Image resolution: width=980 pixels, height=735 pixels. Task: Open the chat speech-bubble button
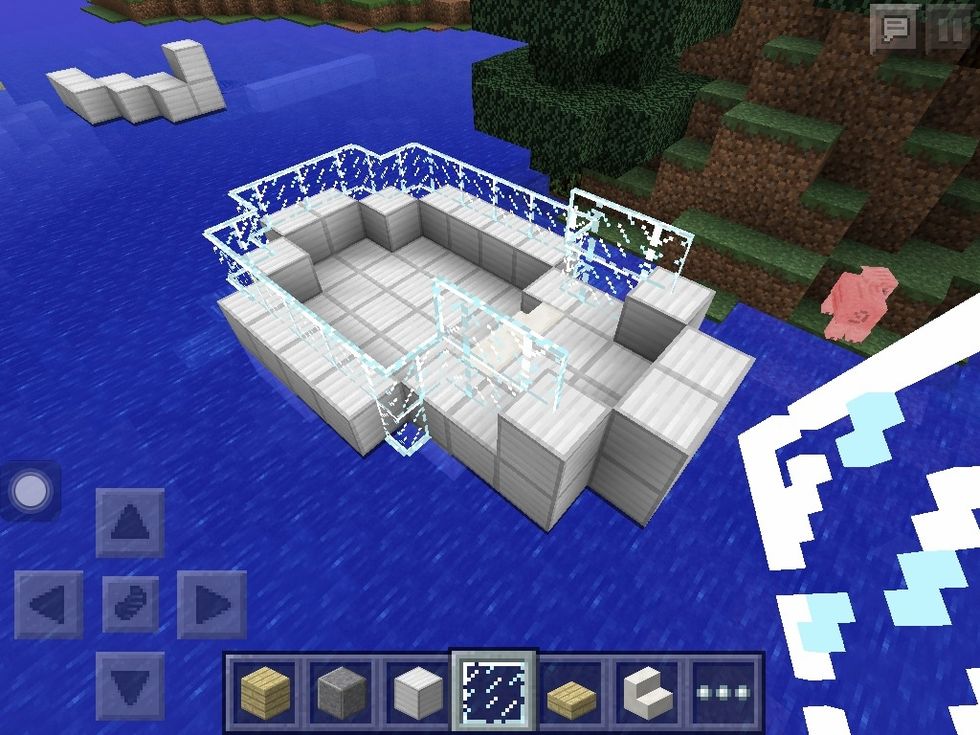pyautogui.click(x=893, y=29)
